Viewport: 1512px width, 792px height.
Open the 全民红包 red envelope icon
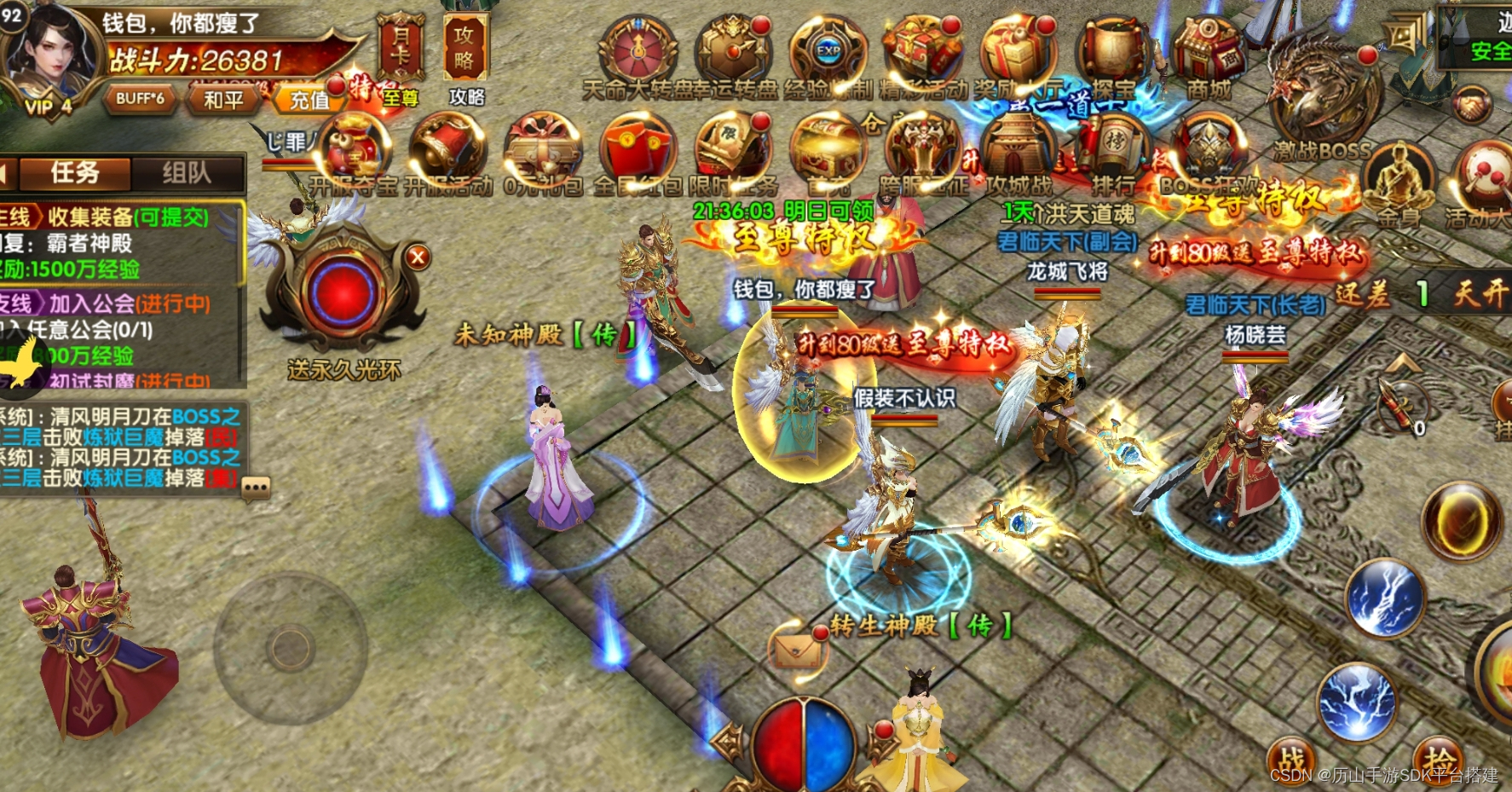pyautogui.click(x=638, y=151)
